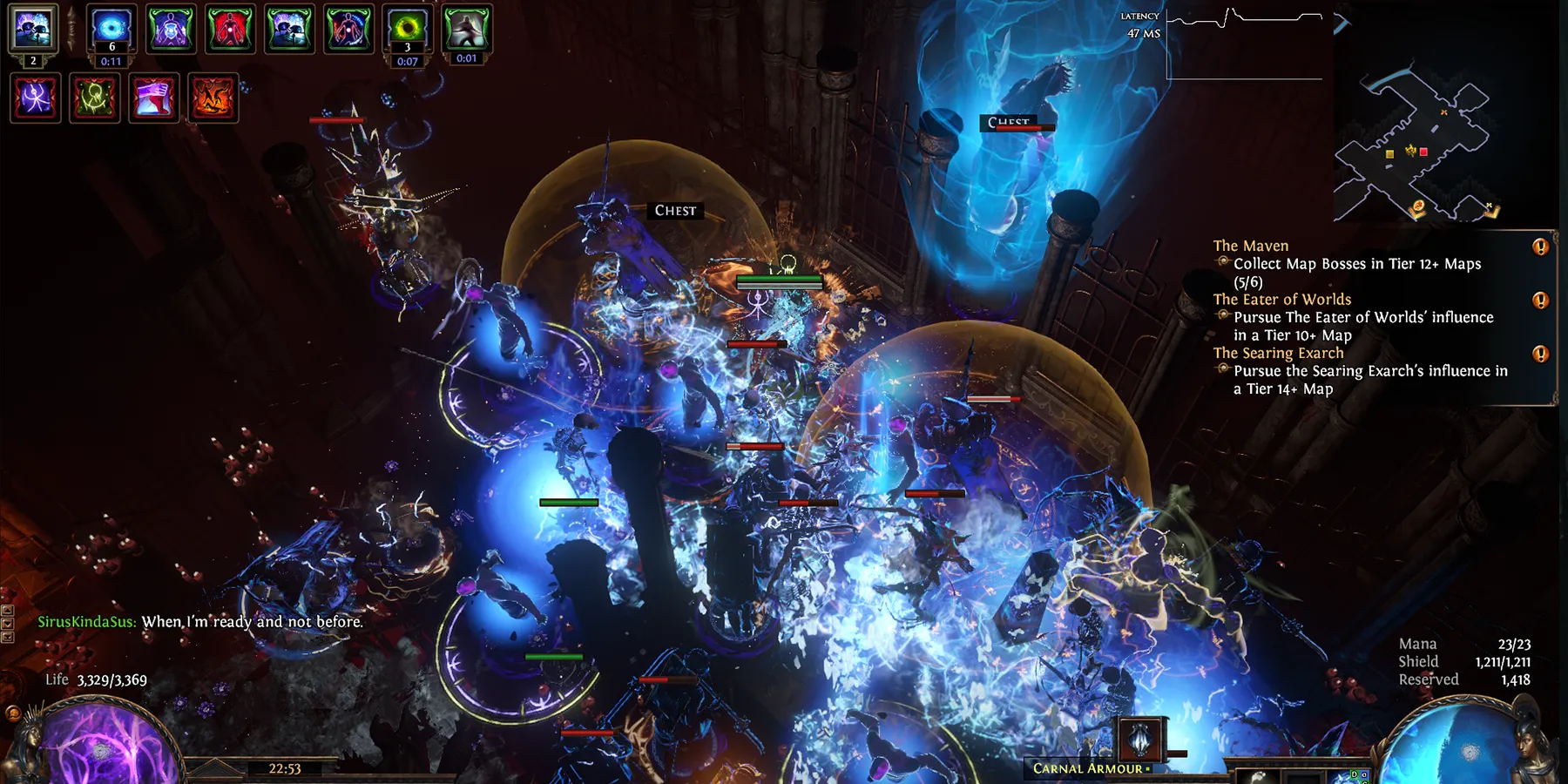Click the alert icon beside The Maven quest
Image resolution: width=1568 pixels, height=784 pixels.
[1540, 247]
